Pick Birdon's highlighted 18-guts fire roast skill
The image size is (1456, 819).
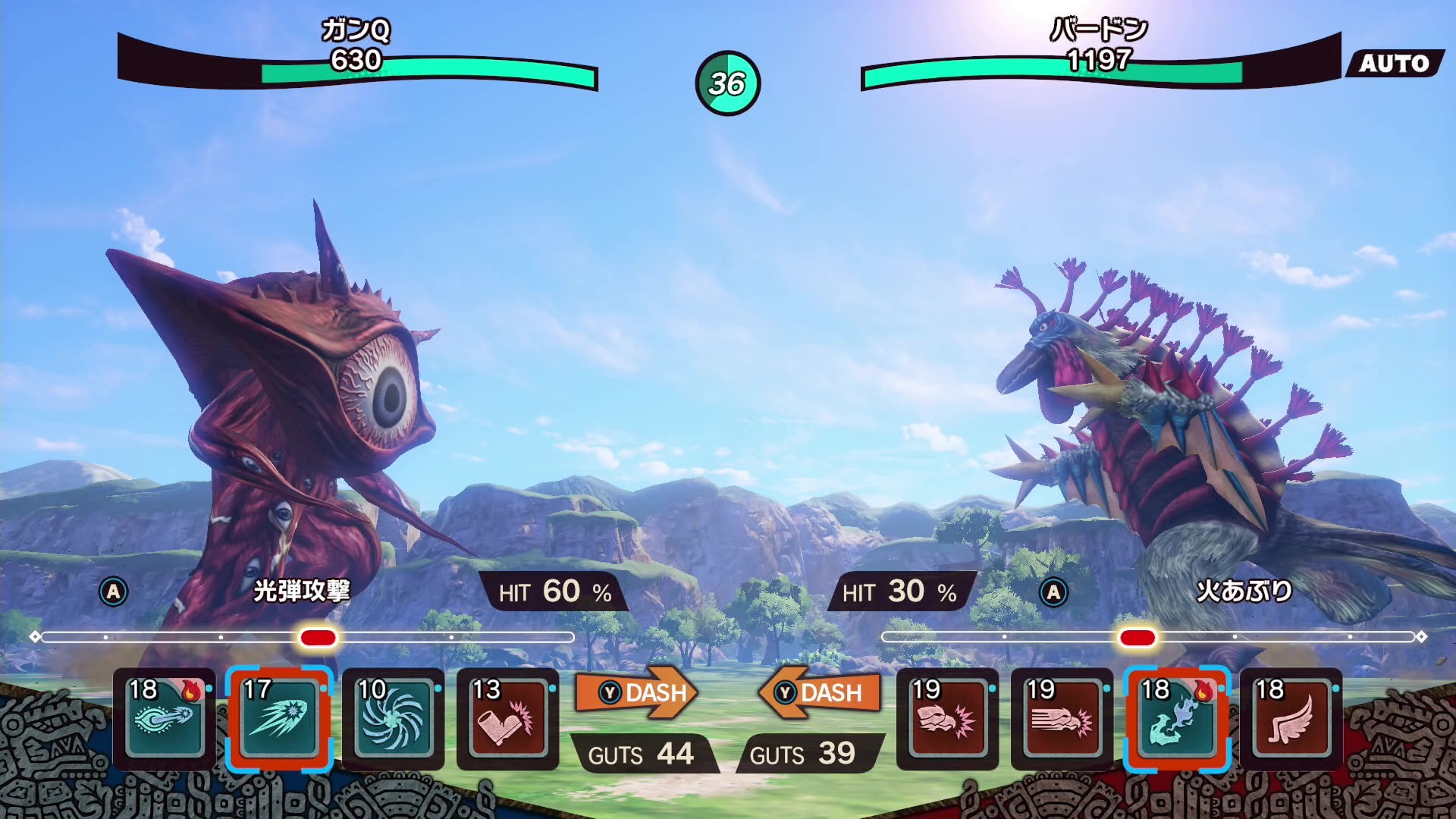pyautogui.click(x=1176, y=718)
